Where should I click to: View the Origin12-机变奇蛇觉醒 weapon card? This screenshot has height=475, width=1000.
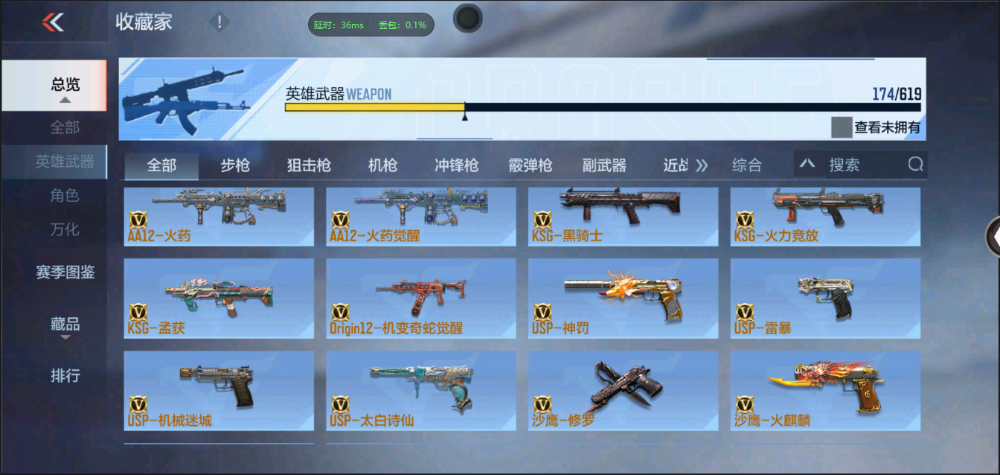tap(420, 298)
